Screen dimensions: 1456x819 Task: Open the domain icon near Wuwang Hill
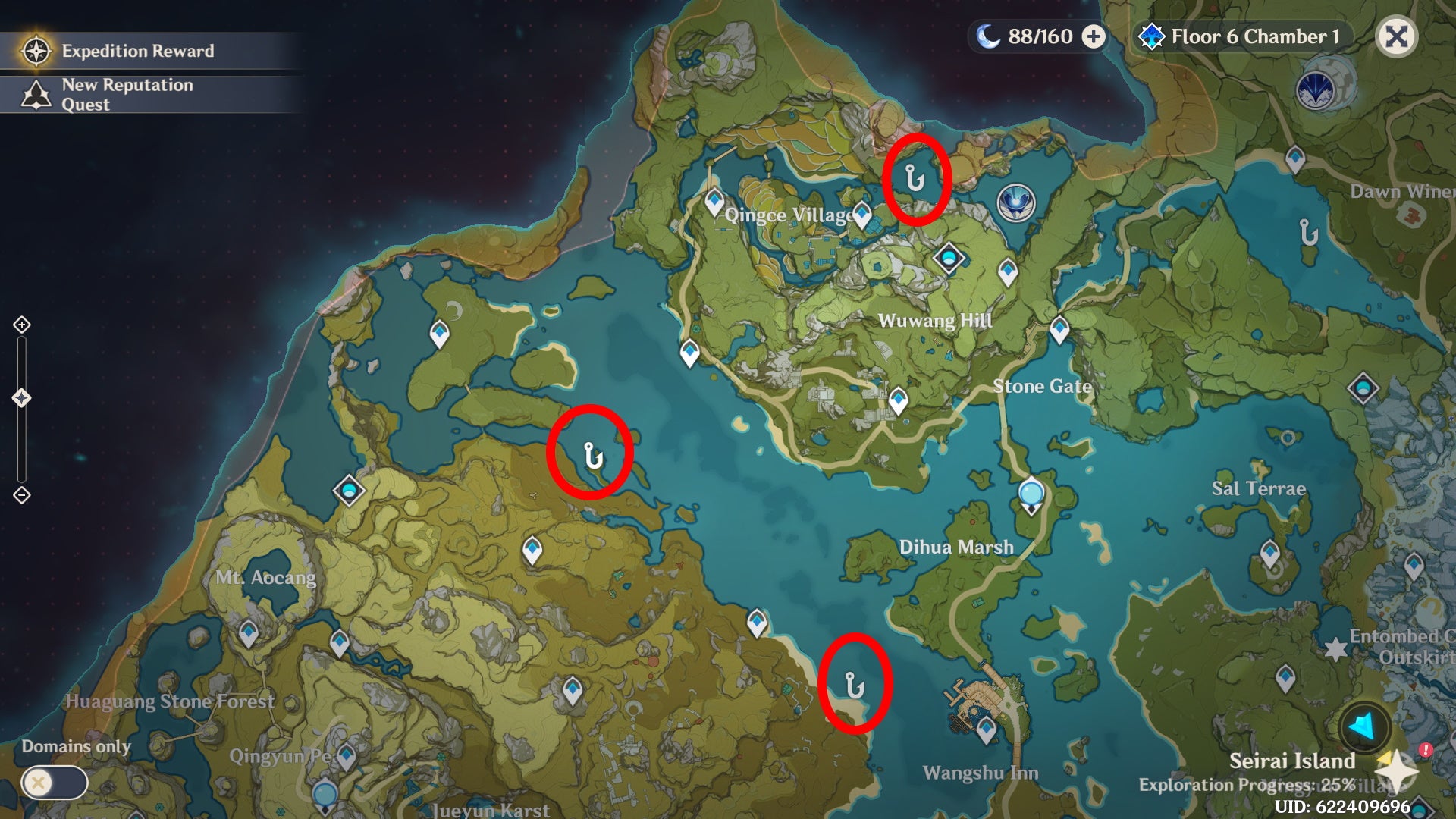(949, 258)
